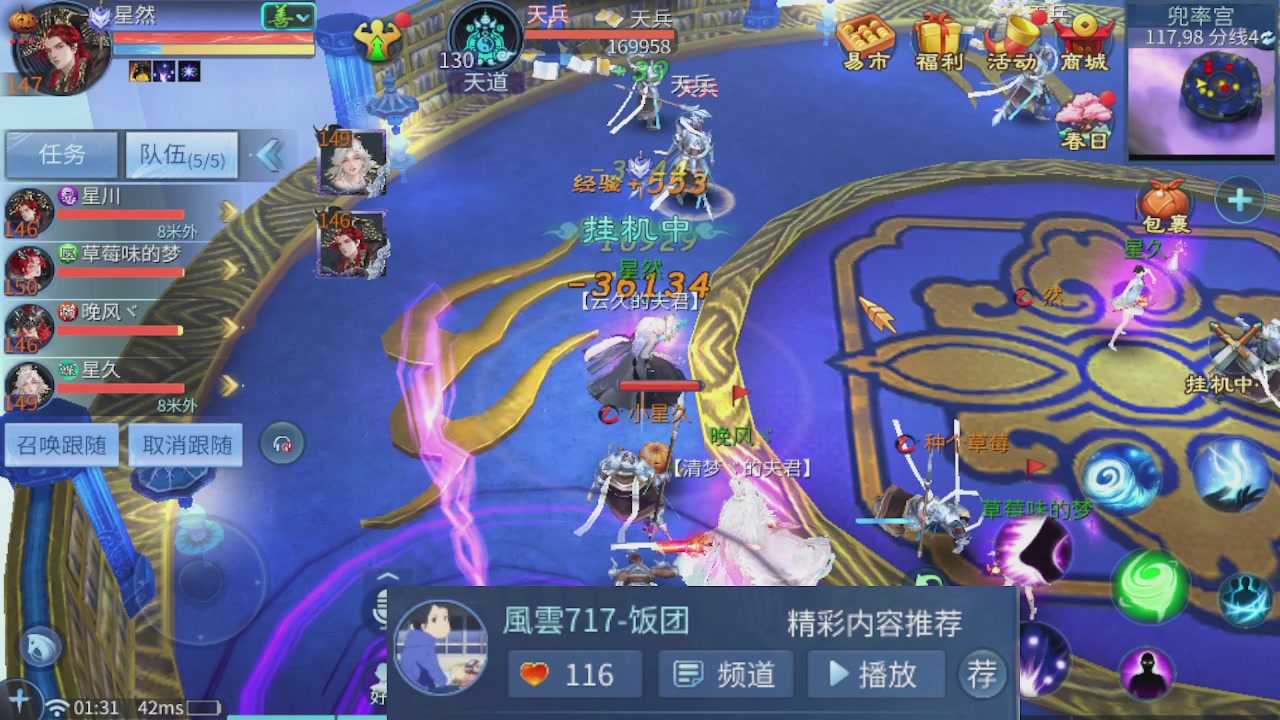Toggle the voice chat headphone icon
The image size is (1280, 720).
coord(281,444)
